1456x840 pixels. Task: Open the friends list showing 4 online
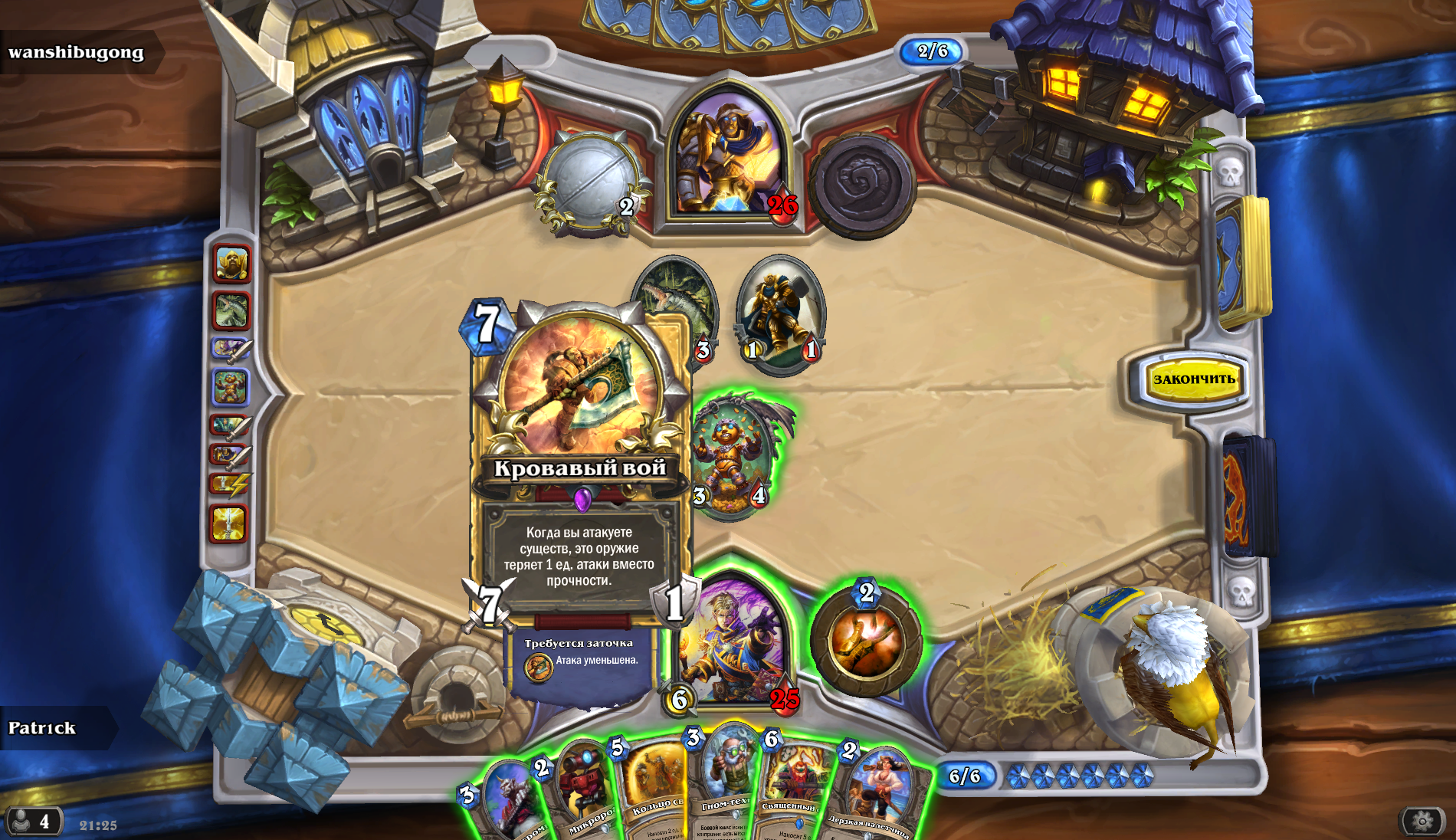coord(33,822)
